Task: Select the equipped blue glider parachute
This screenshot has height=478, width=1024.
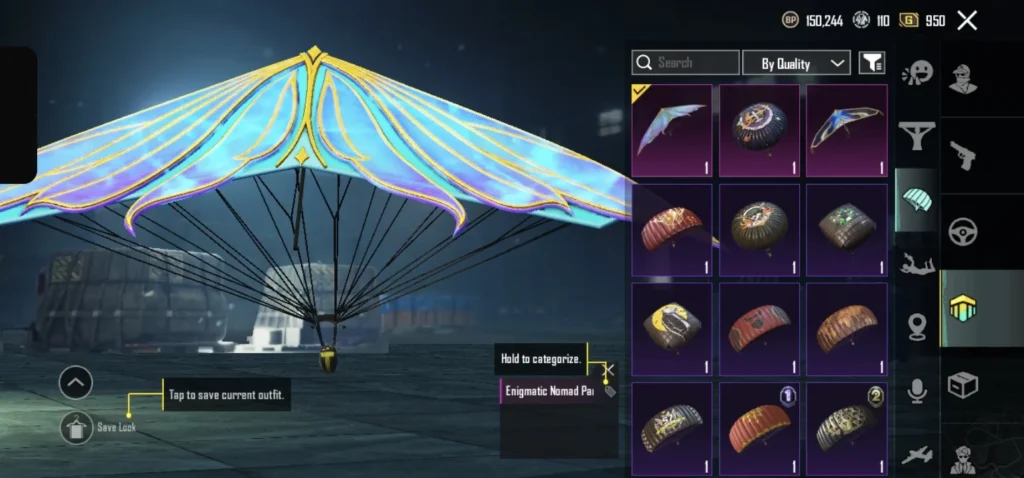Action: point(672,130)
